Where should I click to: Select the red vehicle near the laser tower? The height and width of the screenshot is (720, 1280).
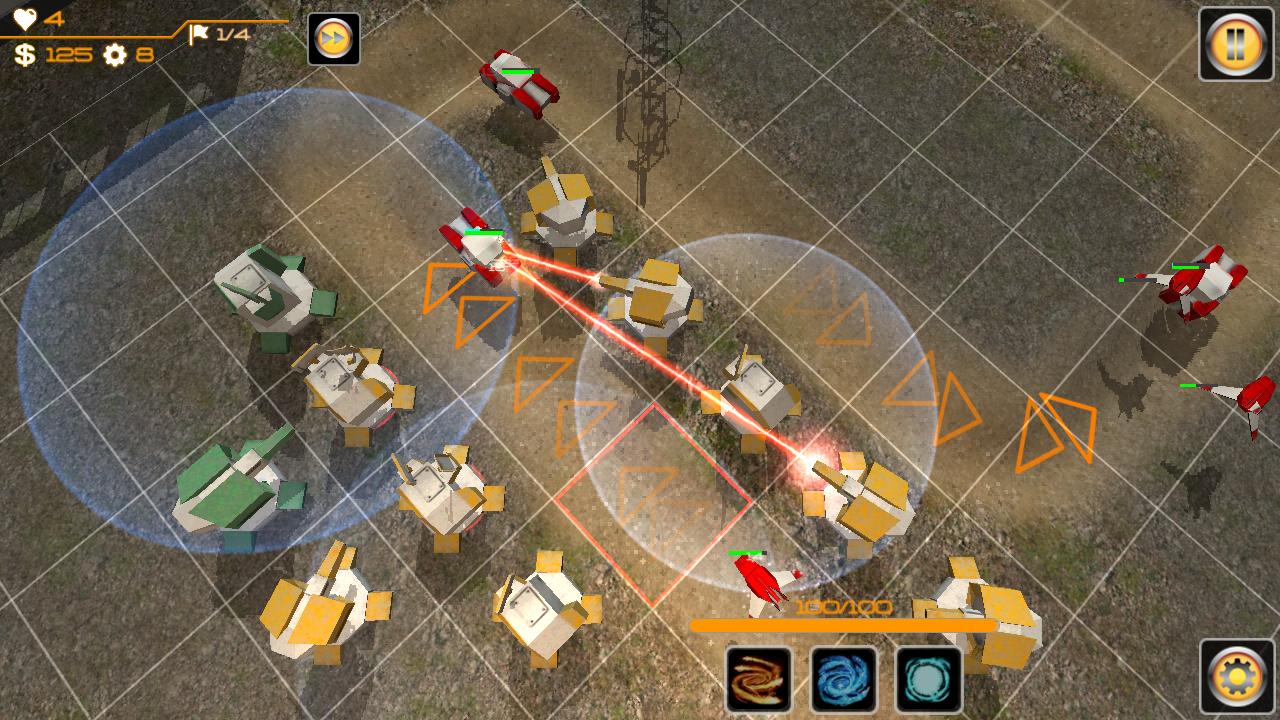tap(475, 245)
